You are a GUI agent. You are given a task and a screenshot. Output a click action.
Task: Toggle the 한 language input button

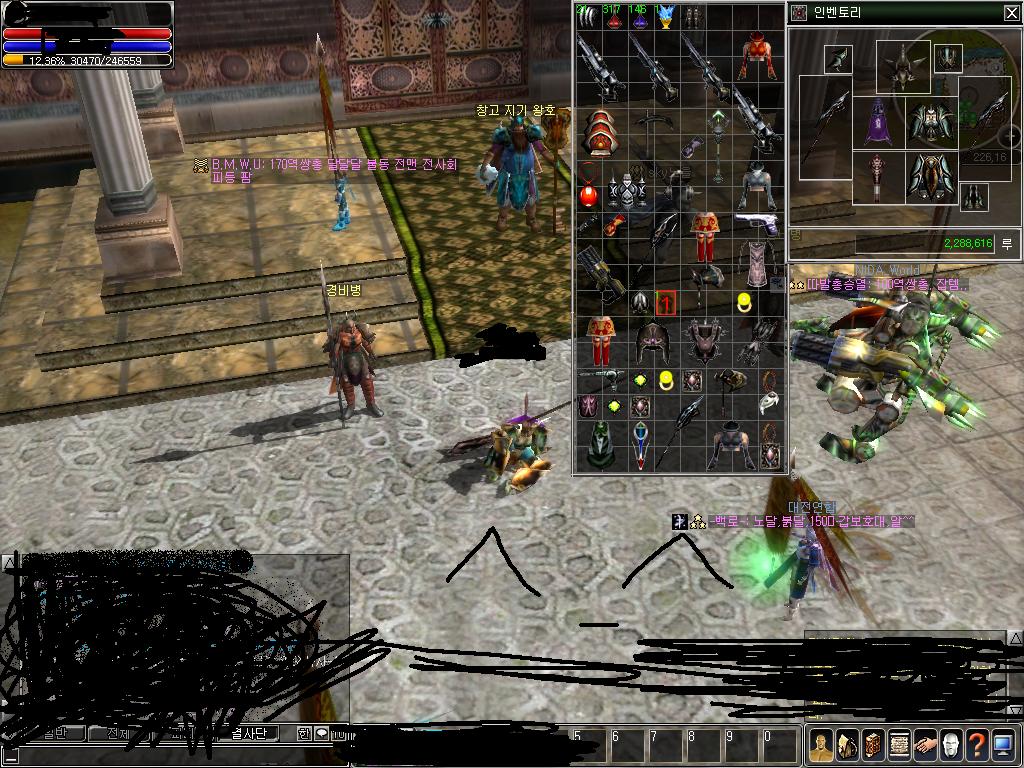[x=304, y=733]
